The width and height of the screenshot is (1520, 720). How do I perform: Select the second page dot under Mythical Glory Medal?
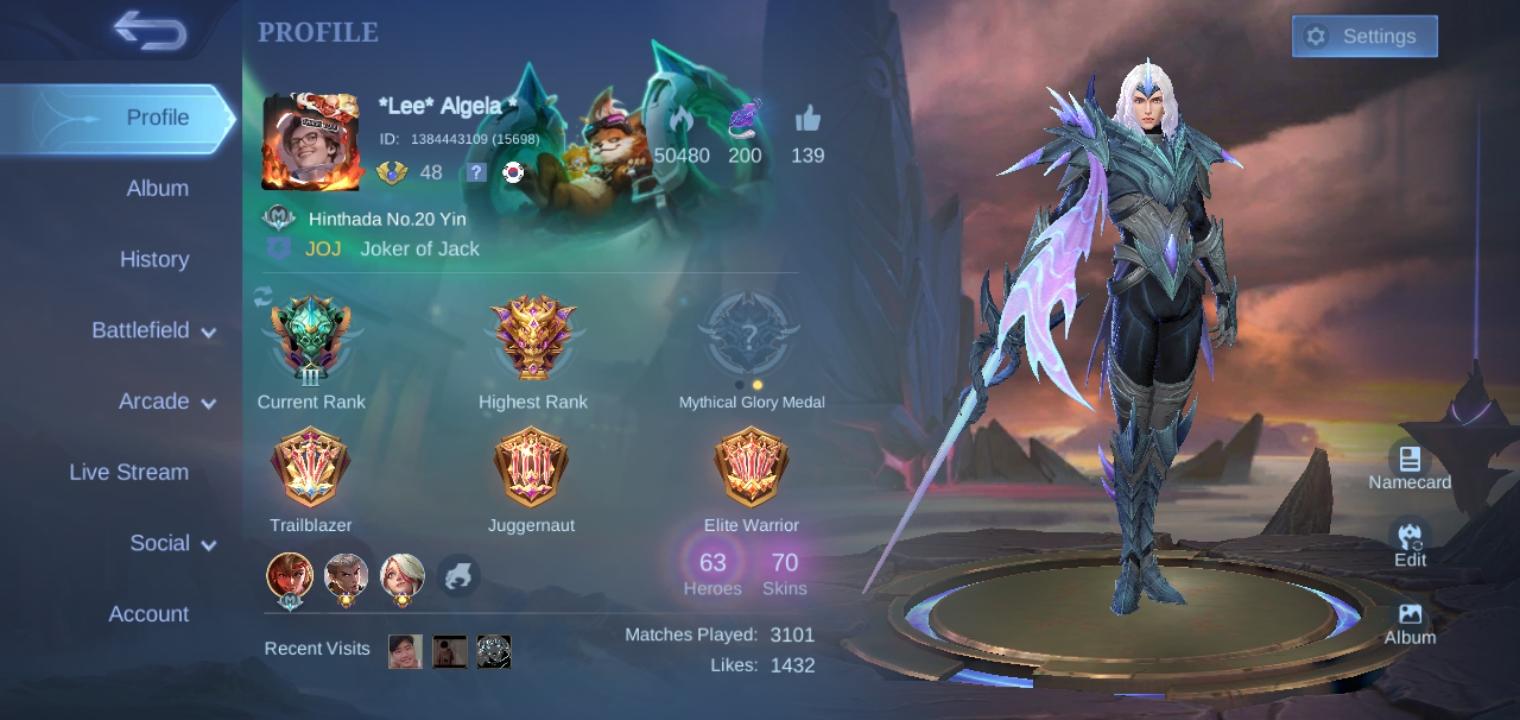point(756,385)
